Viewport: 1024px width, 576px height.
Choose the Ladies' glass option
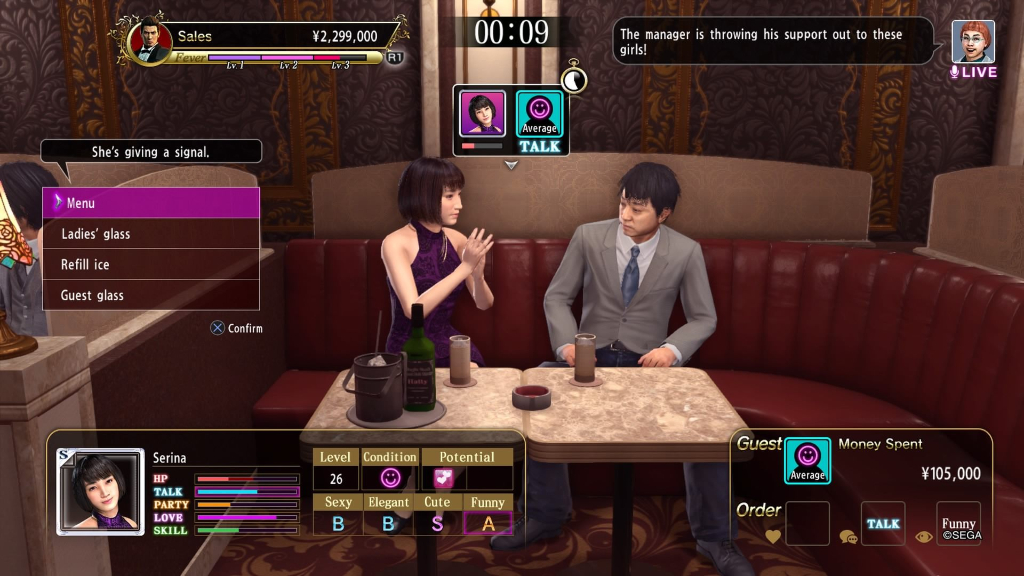150,234
